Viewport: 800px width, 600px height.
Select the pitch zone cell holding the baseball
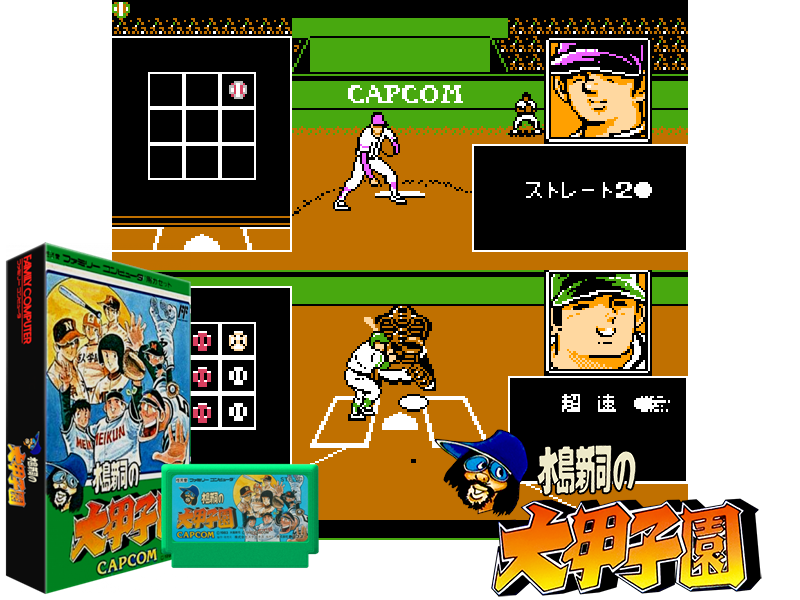point(238,90)
